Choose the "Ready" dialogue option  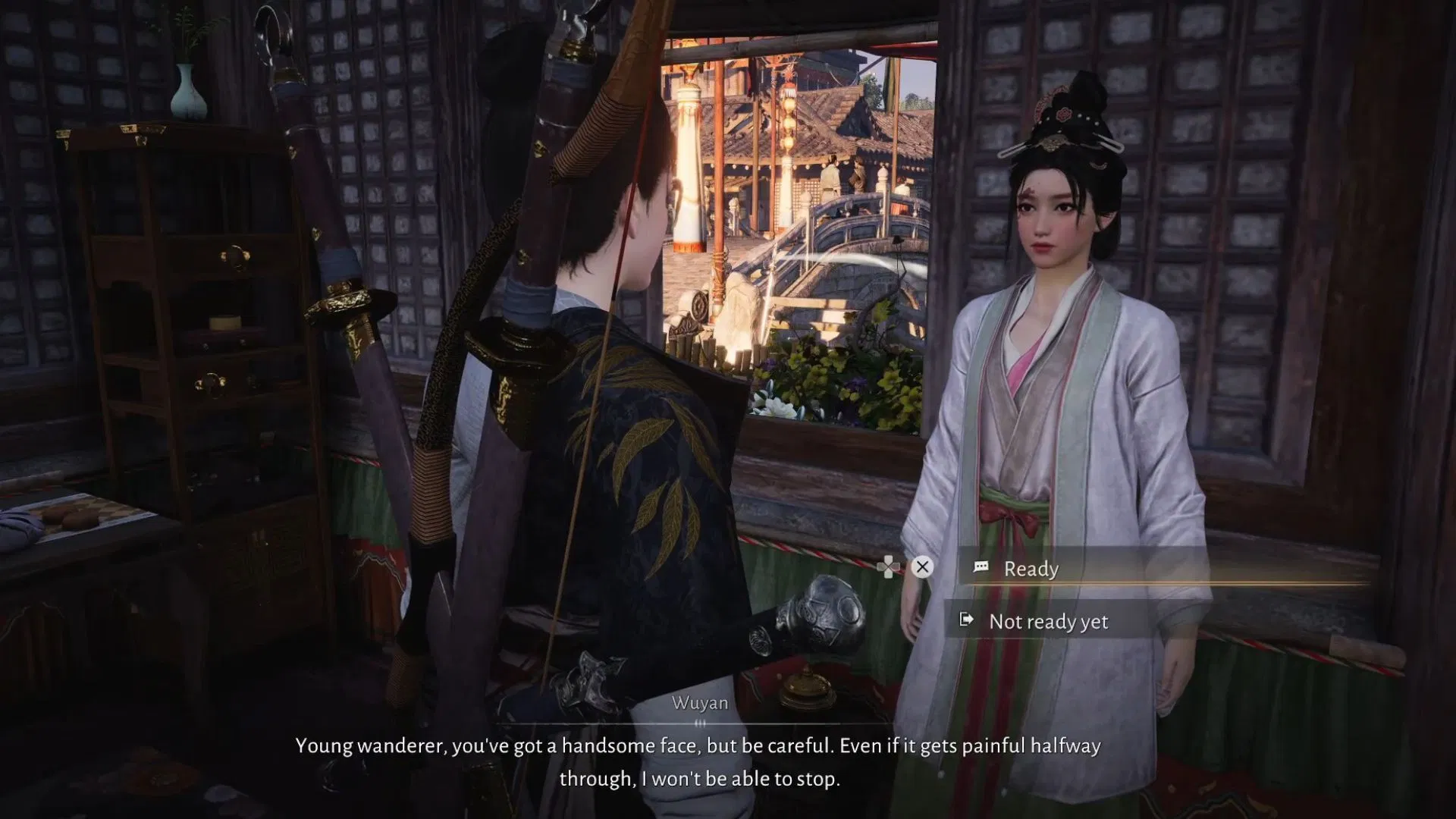(x=1031, y=569)
